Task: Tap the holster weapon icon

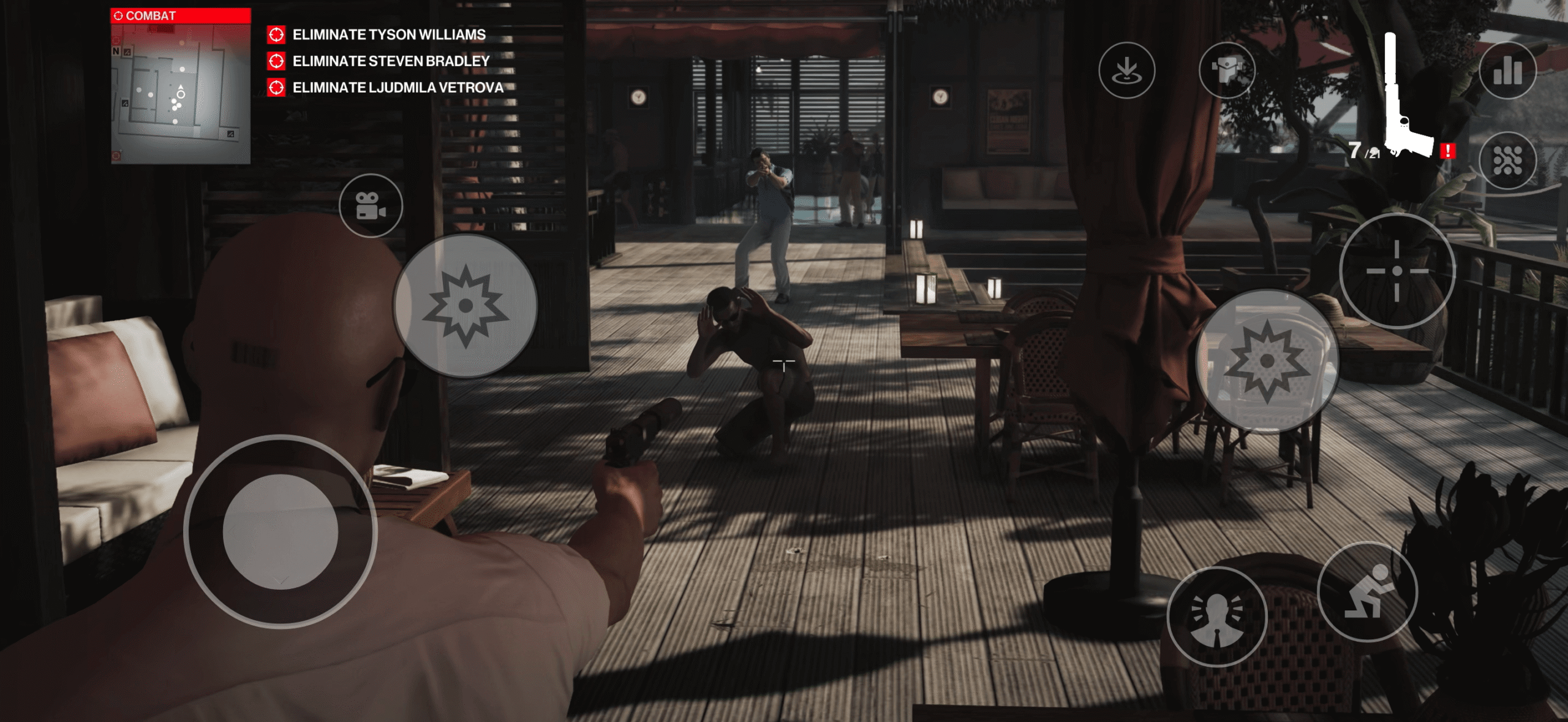Action: point(1227,70)
